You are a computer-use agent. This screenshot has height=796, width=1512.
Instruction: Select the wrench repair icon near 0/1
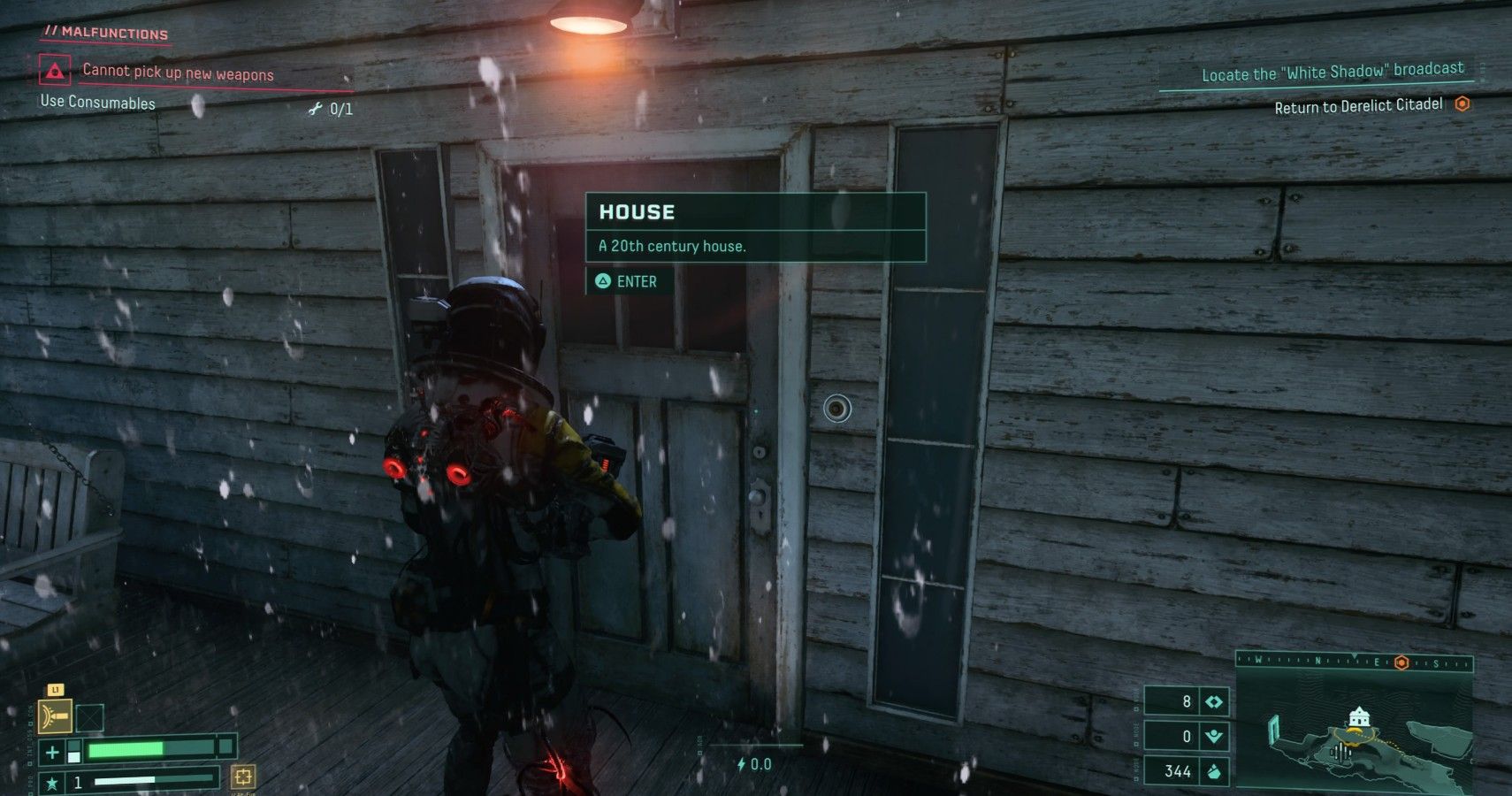click(x=314, y=110)
